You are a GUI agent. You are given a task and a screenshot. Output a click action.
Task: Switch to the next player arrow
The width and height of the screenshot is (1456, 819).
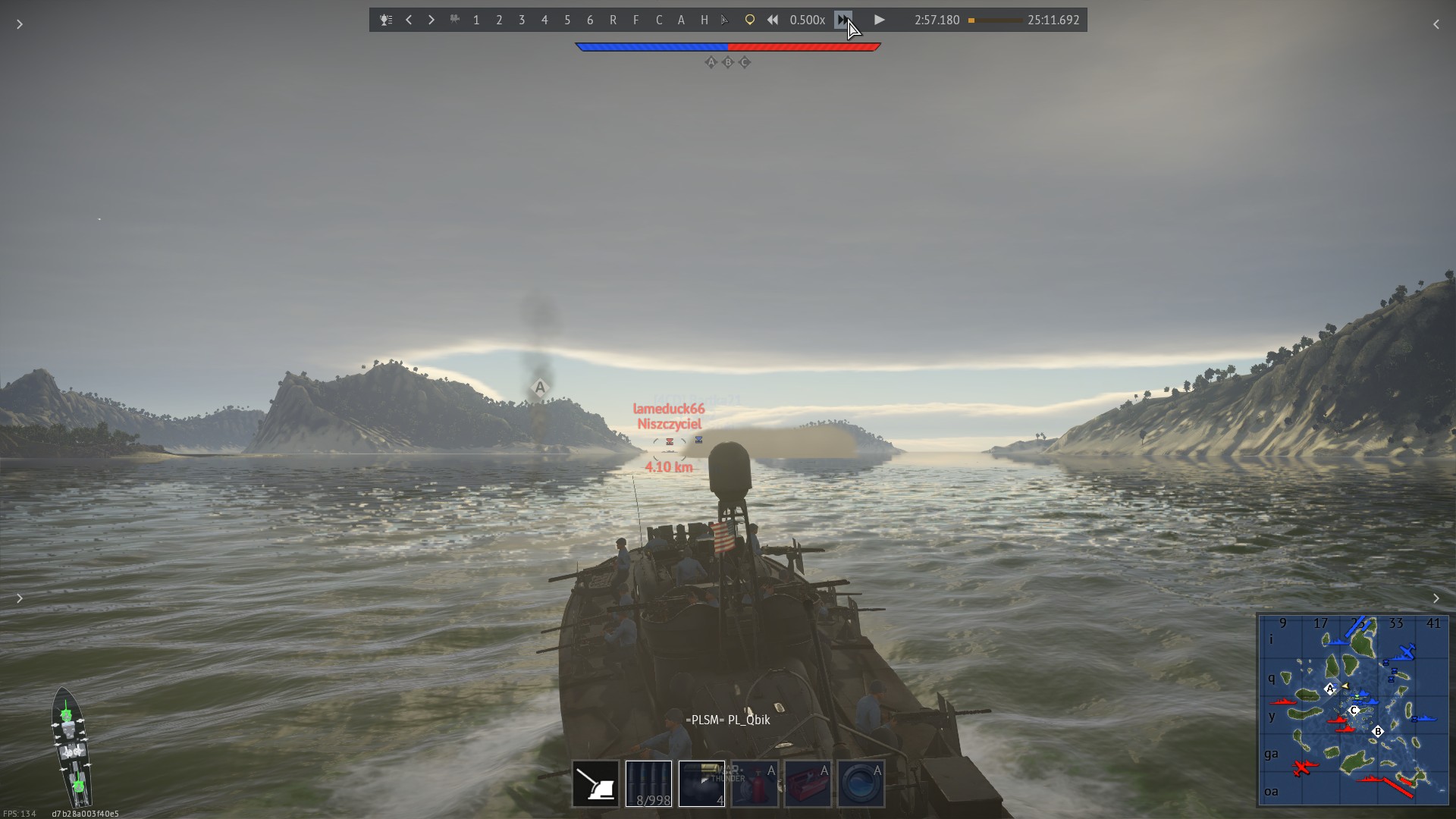431,20
